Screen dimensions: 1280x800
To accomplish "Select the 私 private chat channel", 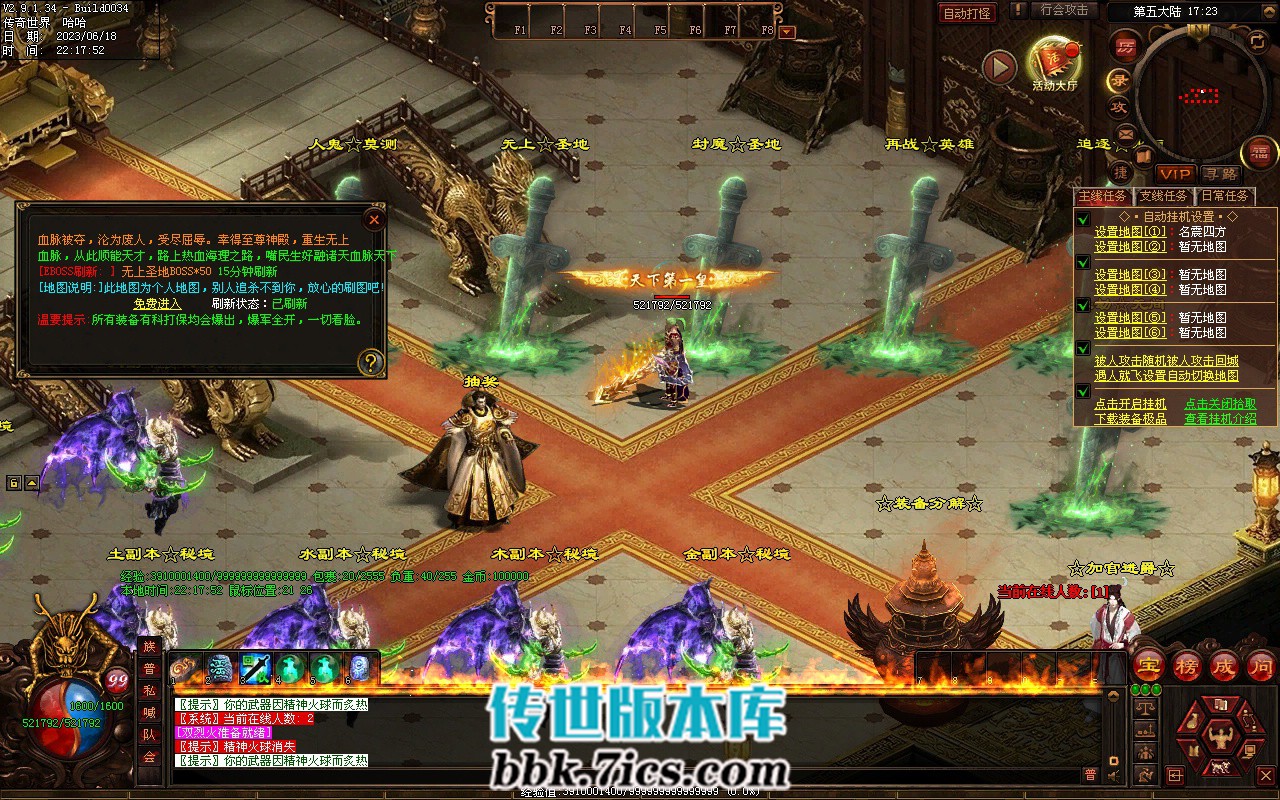I will pos(149,691).
